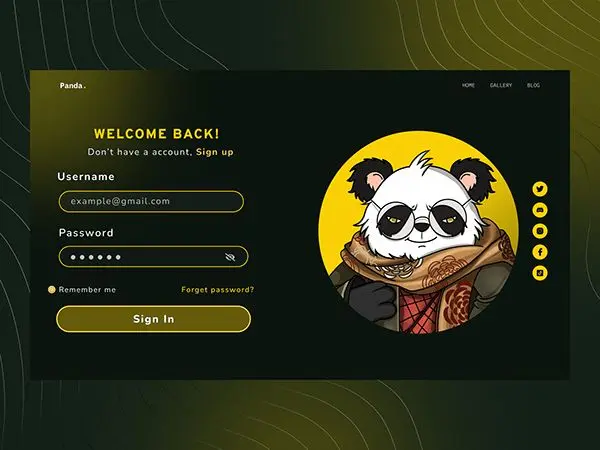Focus the Username input field
The height and width of the screenshot is (450, 600).
tap(150, 201)
